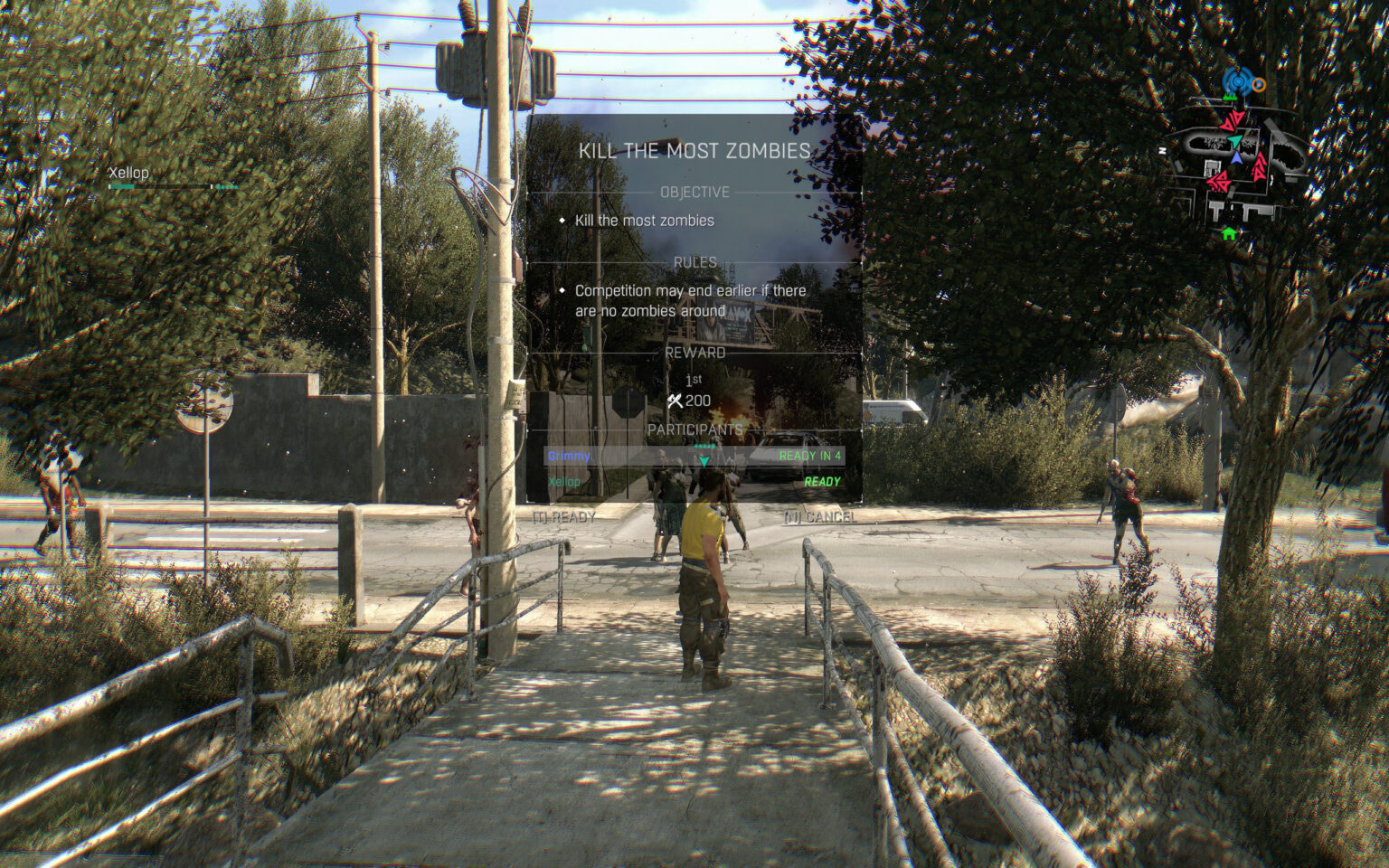
Task: Click the blue radio tower icon on the minimap
Action: tap(1239, 80)
